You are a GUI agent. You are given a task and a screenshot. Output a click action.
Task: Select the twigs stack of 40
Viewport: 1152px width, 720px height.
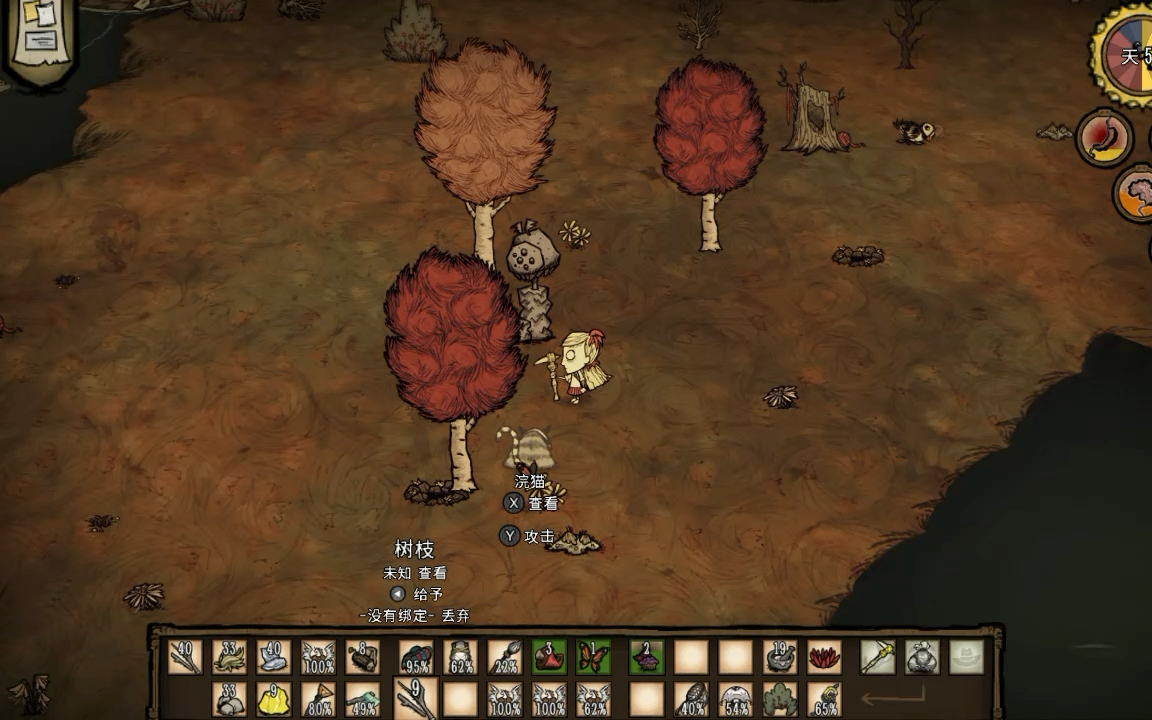coord(185,657)
